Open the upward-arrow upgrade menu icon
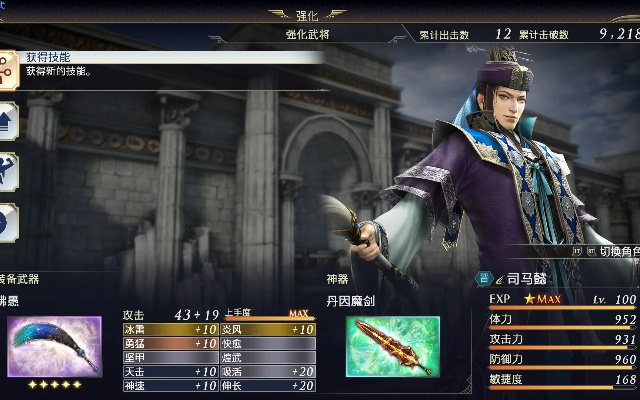 pos(8,120)
